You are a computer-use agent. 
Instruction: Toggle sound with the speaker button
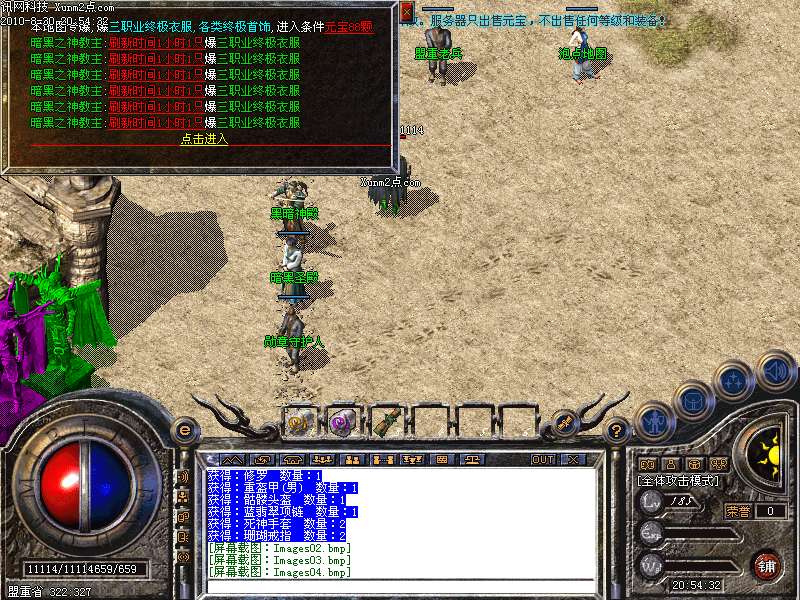pyautogui.click(x=774, y=370)
